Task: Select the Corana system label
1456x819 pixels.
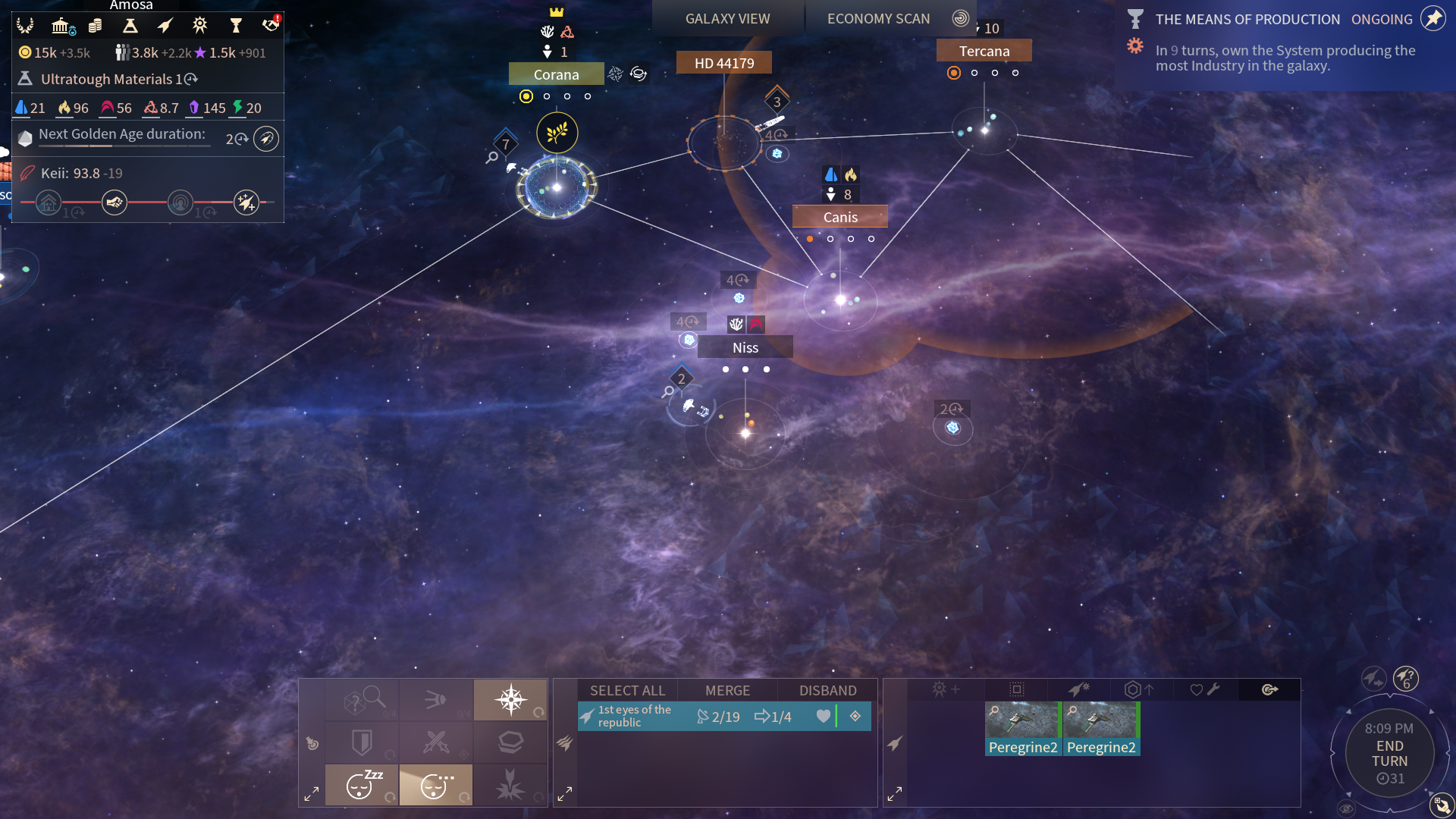Action: pyautogui.click(x=556, y=74)
